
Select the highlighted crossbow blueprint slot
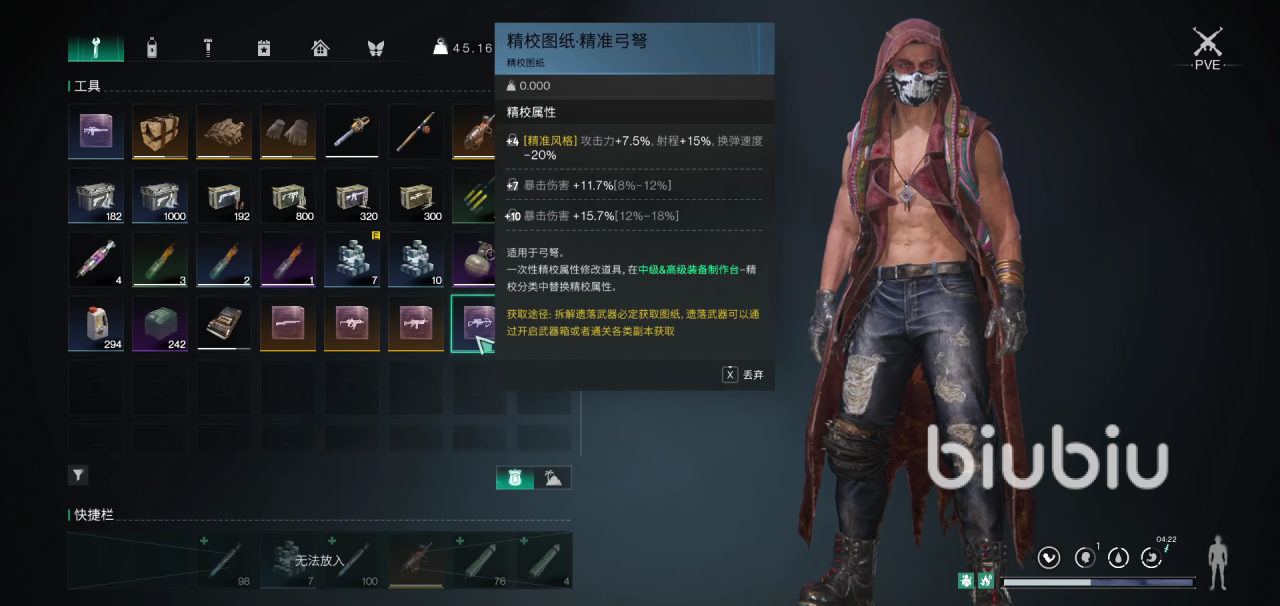(478, 322)
